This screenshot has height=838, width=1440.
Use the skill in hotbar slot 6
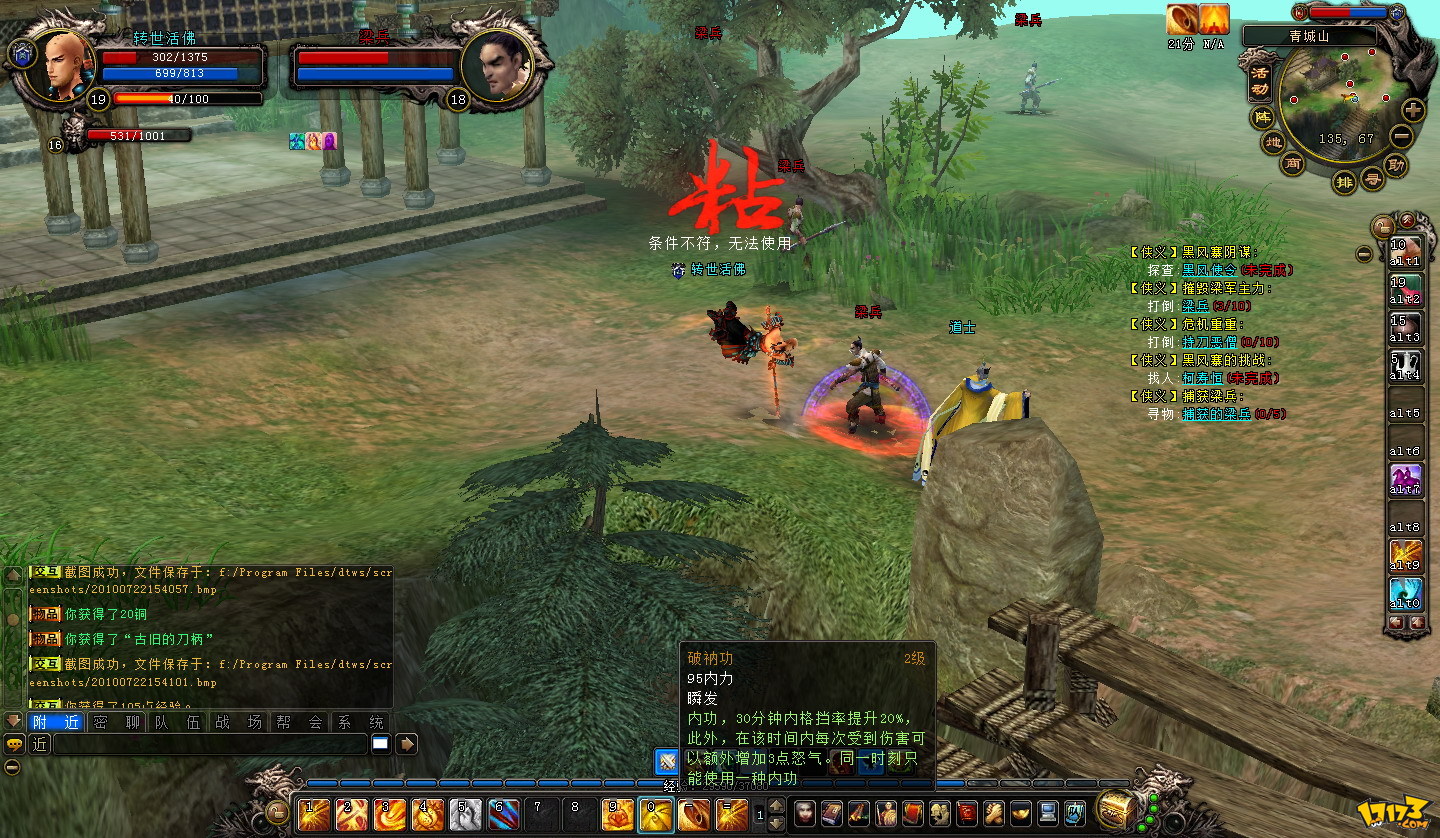[x=504, y=814]
